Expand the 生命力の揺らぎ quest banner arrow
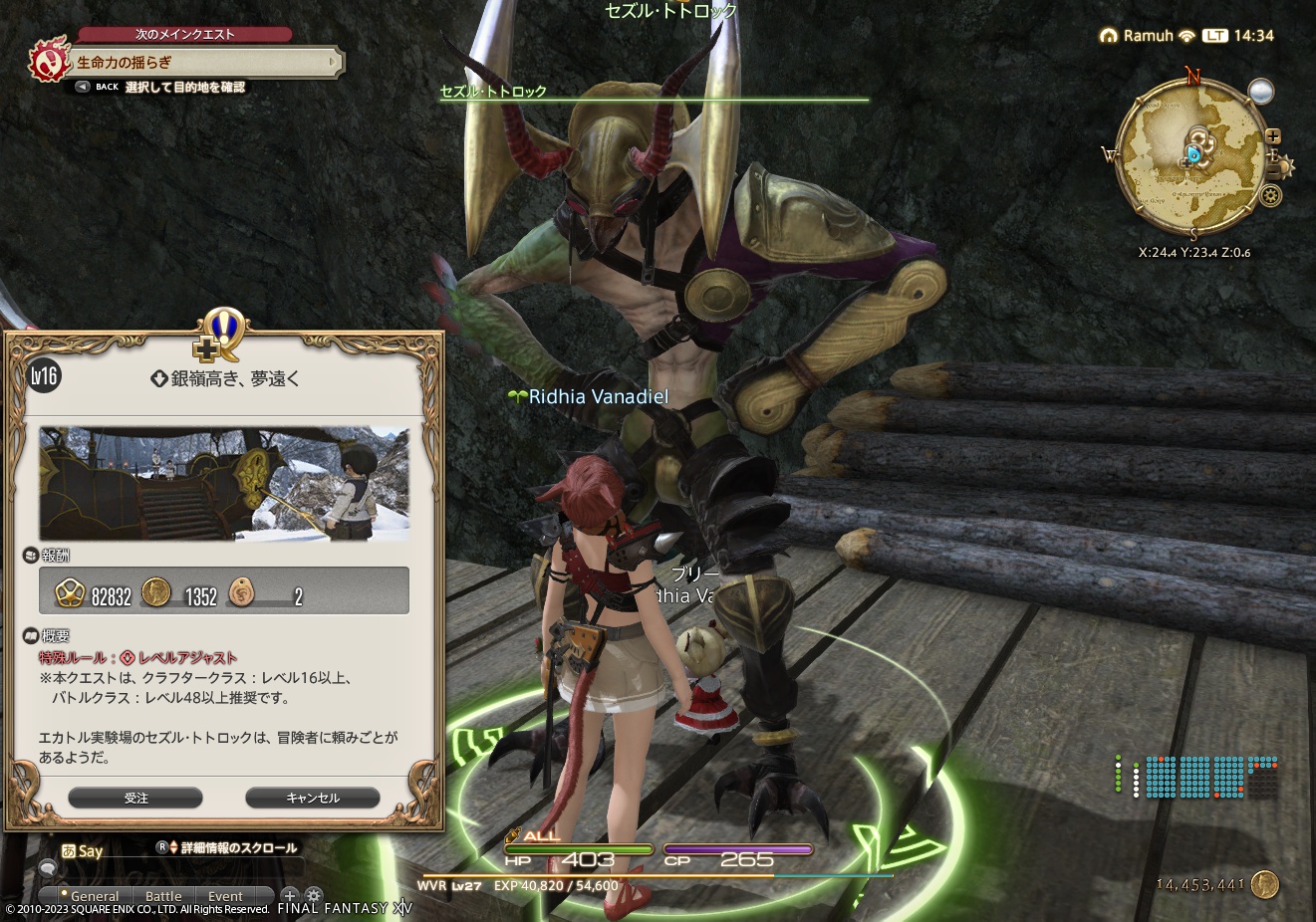 tap(335, 62)
